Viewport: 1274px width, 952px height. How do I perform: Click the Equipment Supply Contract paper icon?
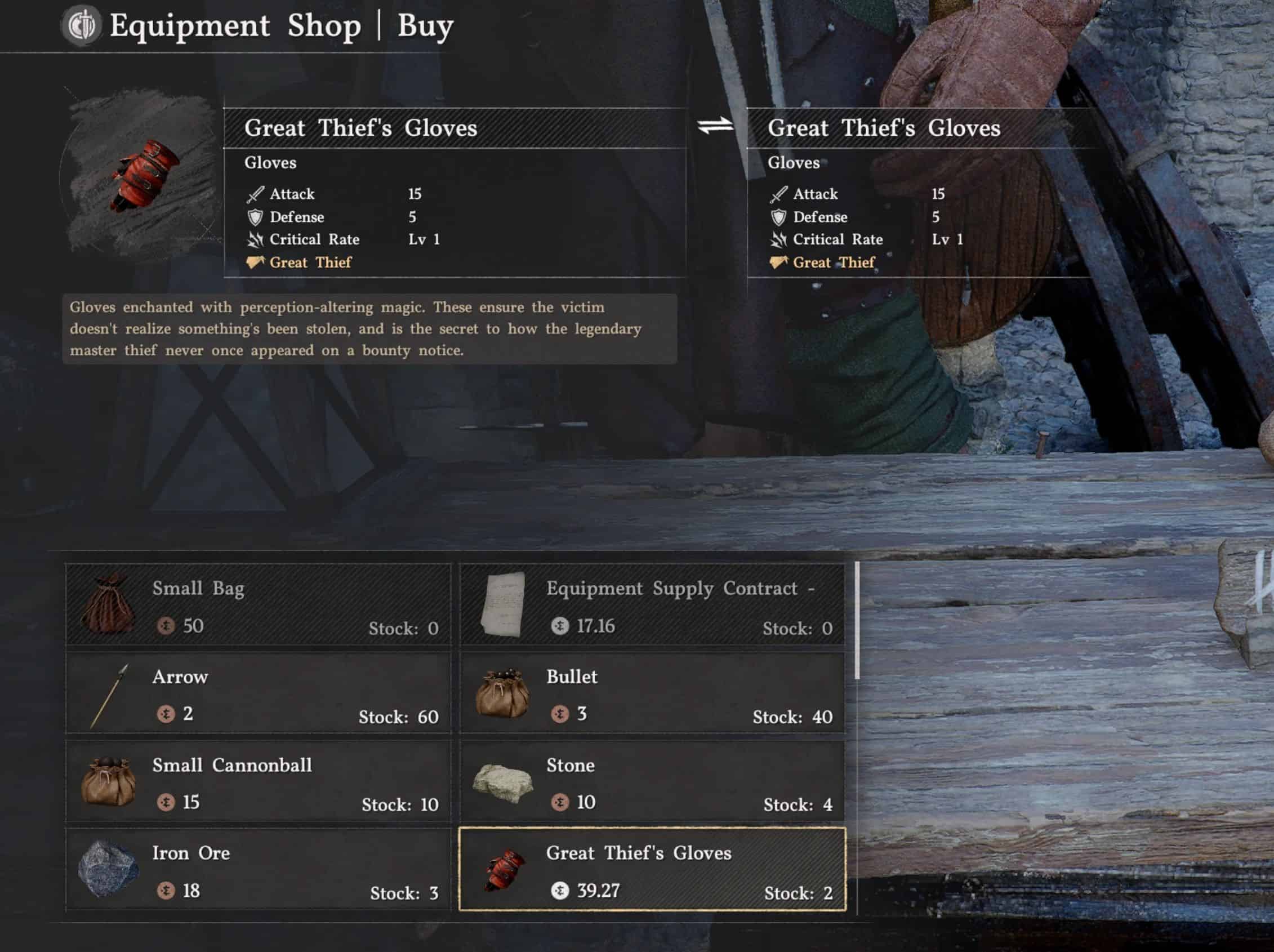point(503,606)
